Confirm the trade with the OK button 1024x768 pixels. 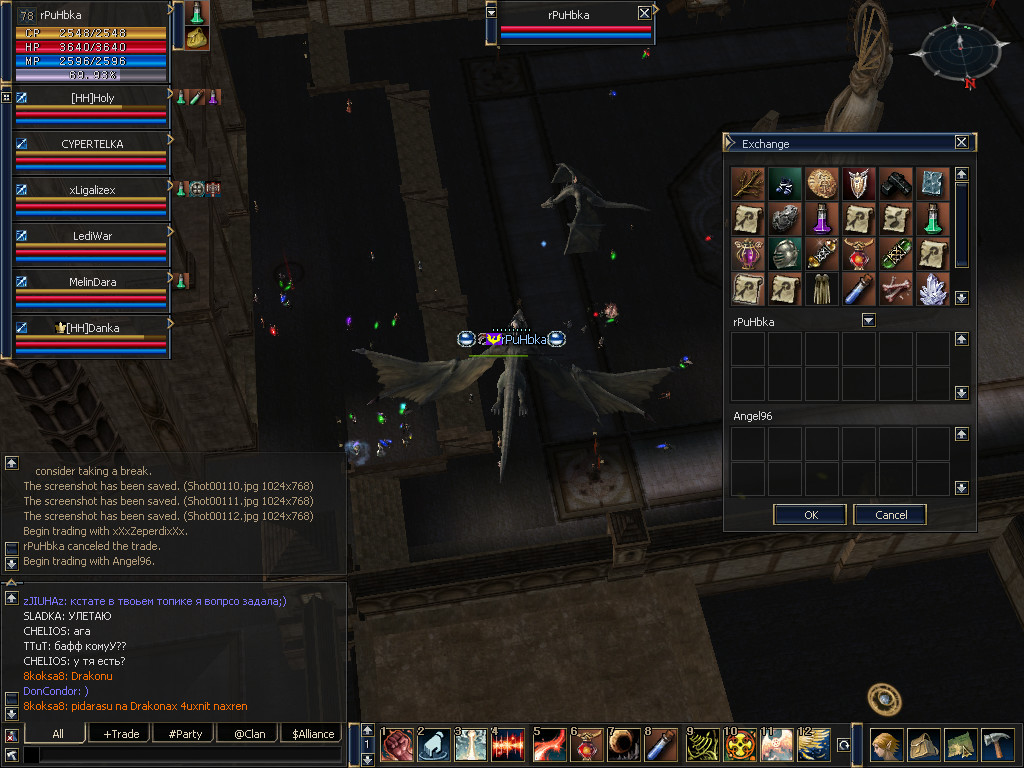click(810, 515)
